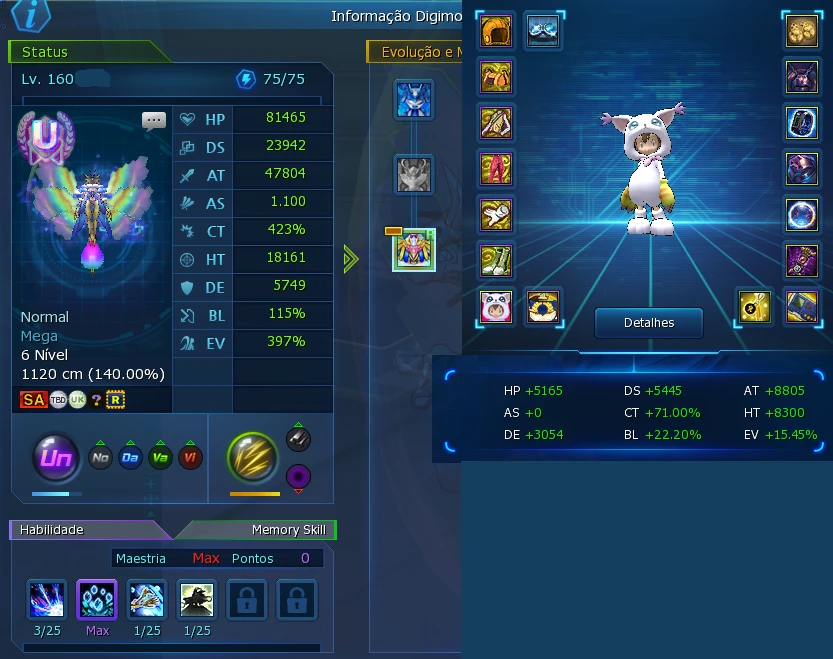The height and width of the screenshot is (659, 833).
Task: Open the Detalhes equipment details
Action: (x=649, y=323)
